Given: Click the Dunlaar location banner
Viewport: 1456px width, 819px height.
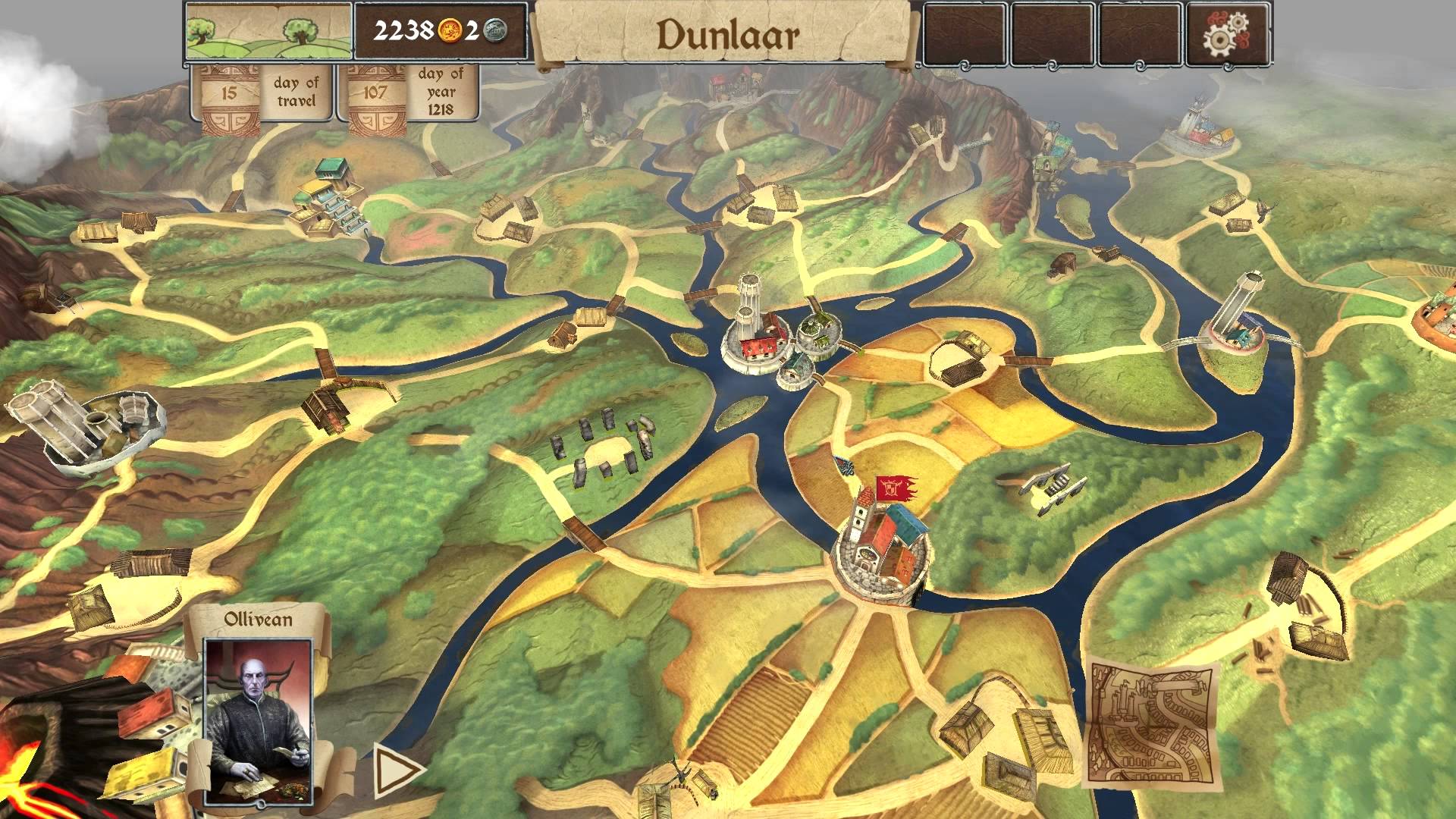Looking at the screenshot, I should click(x=726, y=35).
